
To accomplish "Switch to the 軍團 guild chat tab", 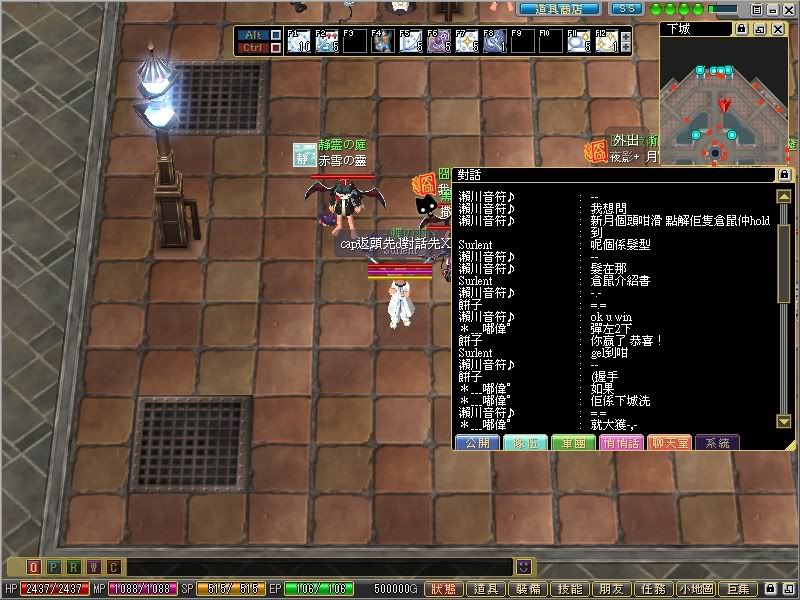I will 572,442.
